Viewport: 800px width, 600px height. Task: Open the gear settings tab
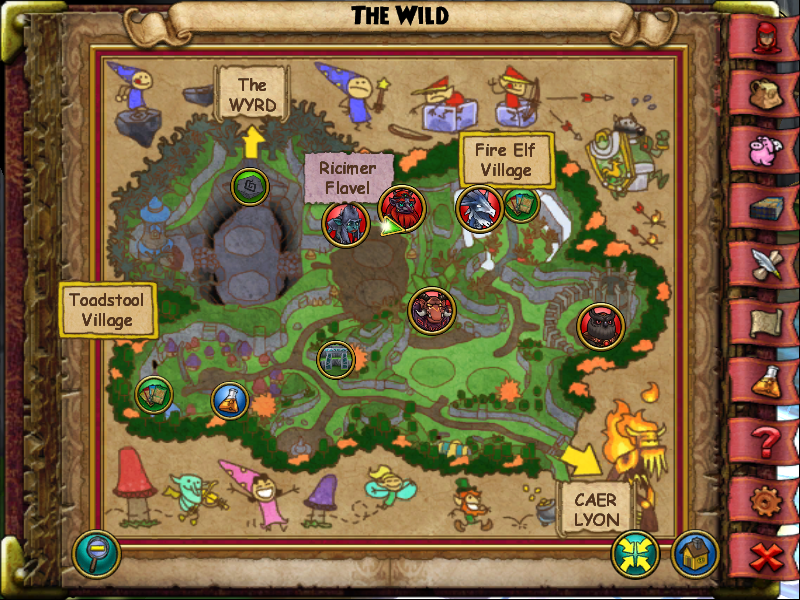[x=767, y=497]
